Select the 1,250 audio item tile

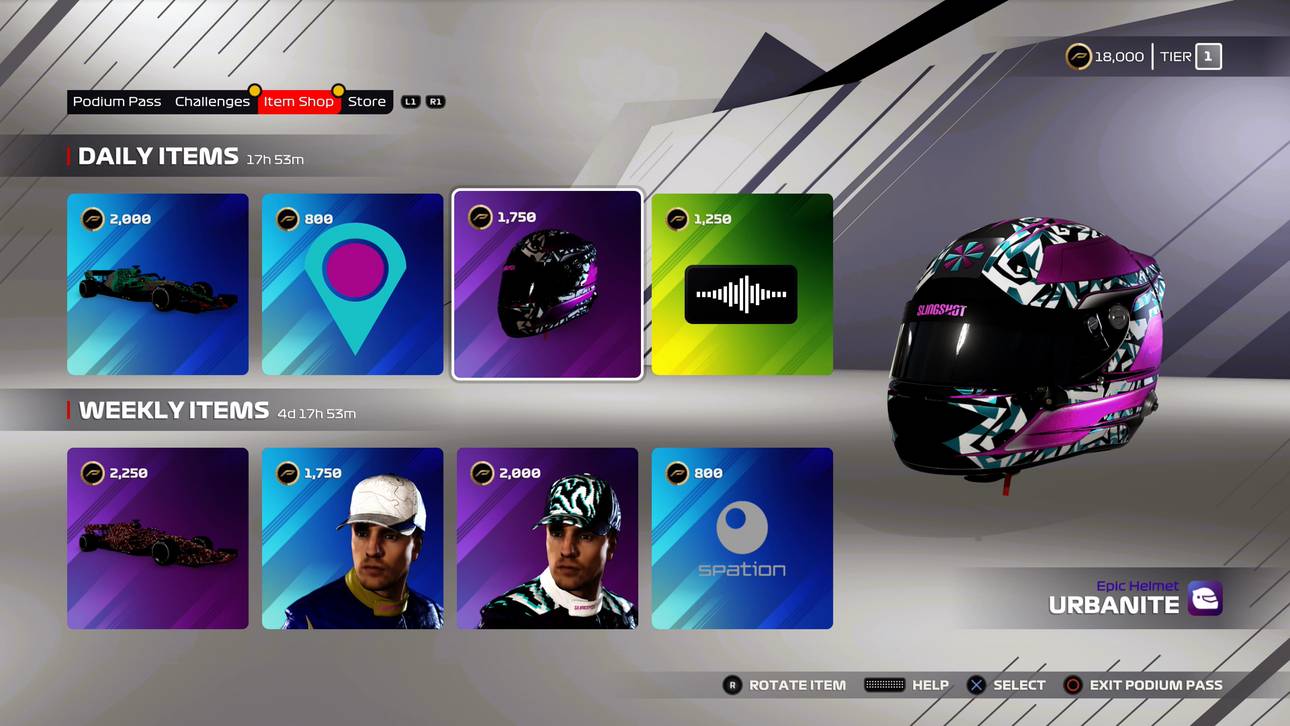click(741, 285)
